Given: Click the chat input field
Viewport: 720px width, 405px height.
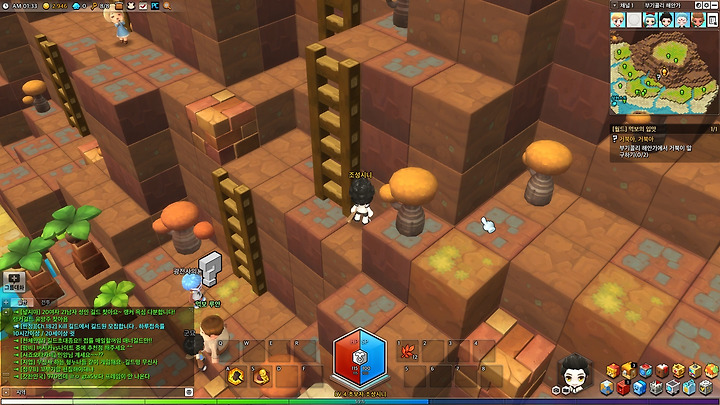Looking at the screenshot, I should 100,393.
